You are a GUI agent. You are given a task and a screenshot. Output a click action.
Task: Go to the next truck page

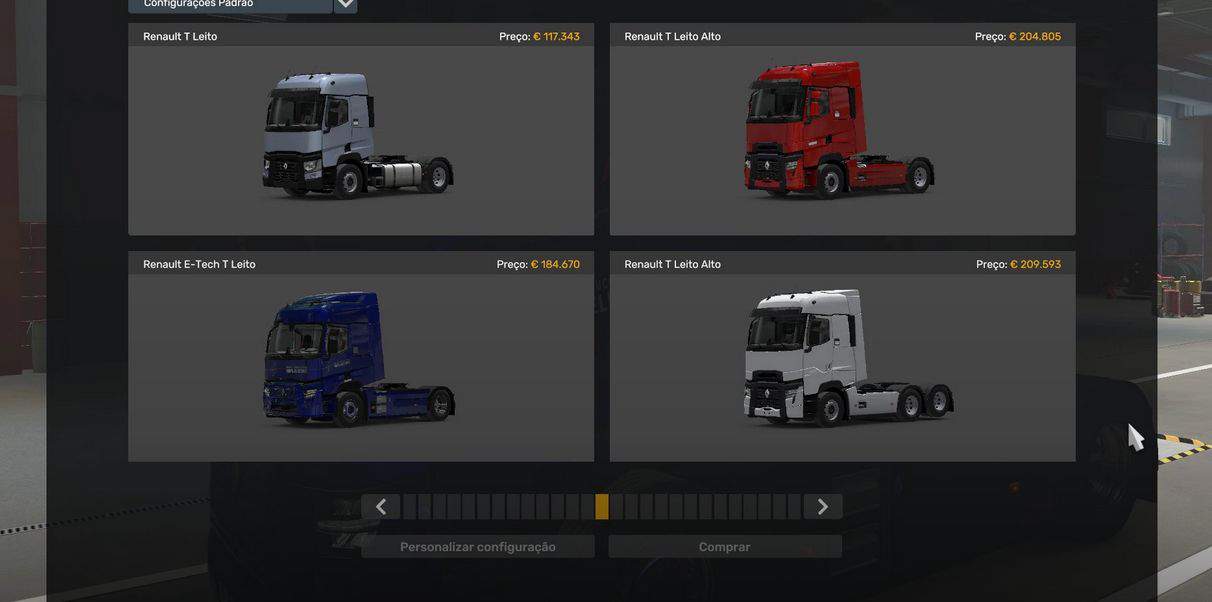pyautogui.click(x=822, y=507)
